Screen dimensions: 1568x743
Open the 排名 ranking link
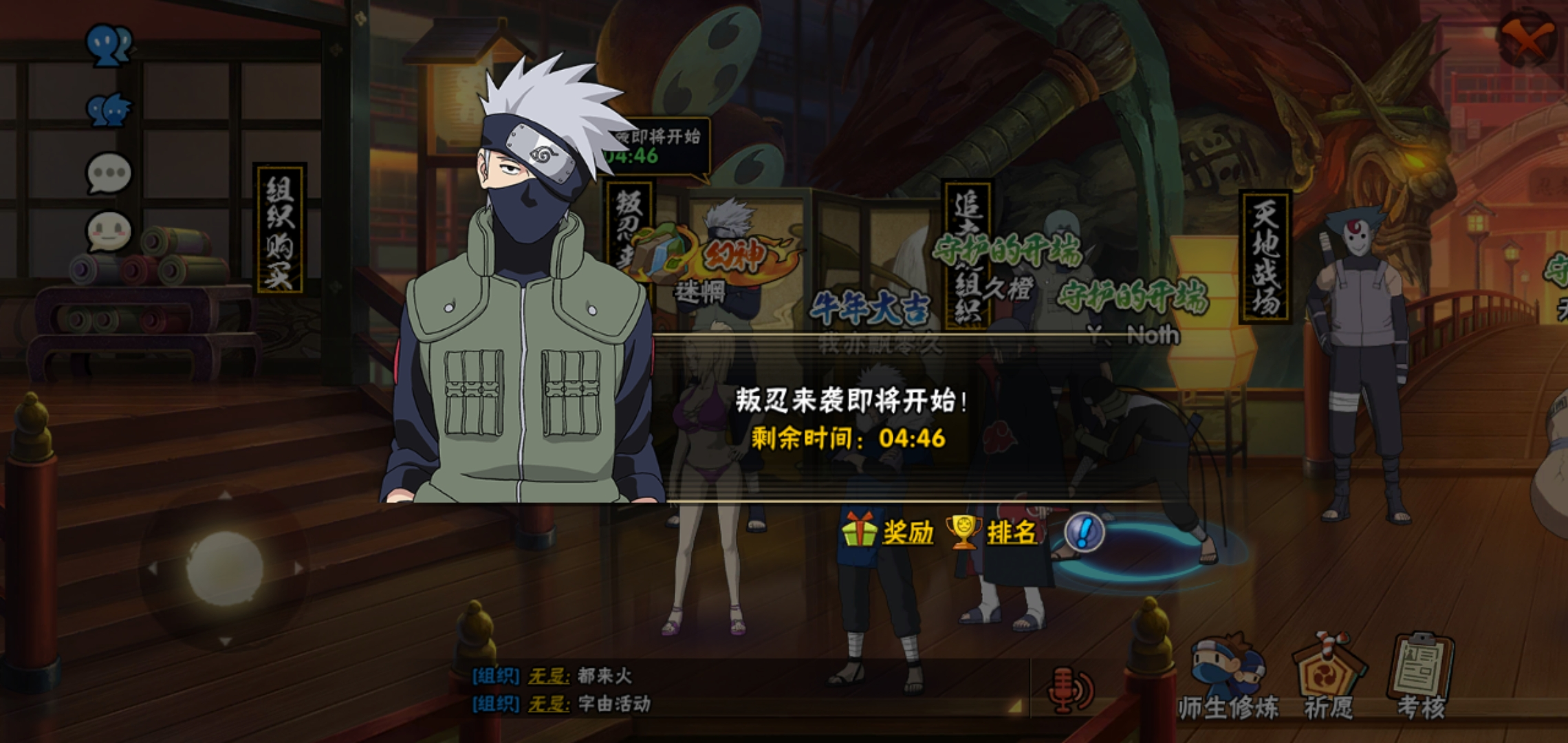1010,532
